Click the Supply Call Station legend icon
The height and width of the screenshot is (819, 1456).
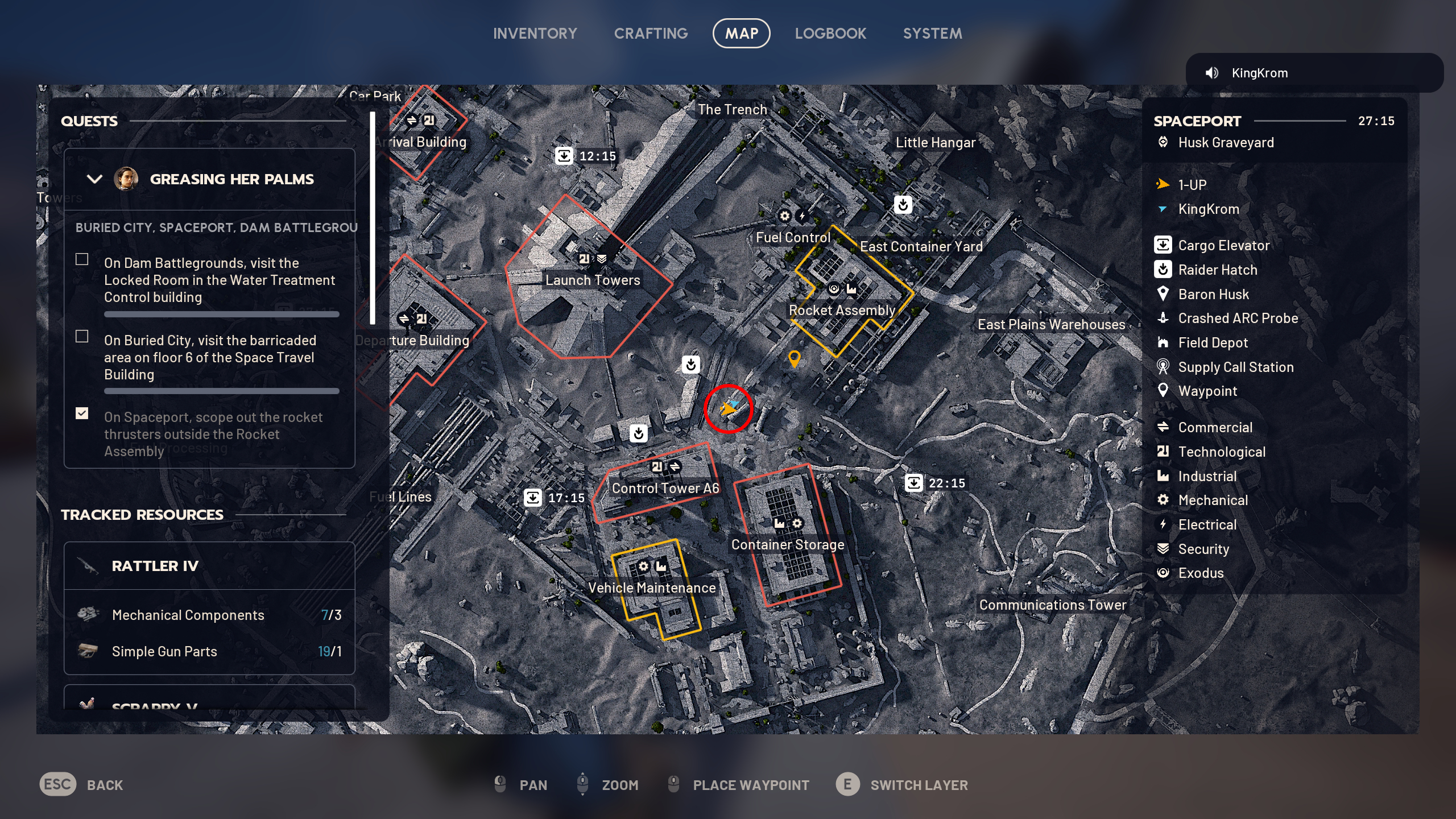pos(1163,367)
